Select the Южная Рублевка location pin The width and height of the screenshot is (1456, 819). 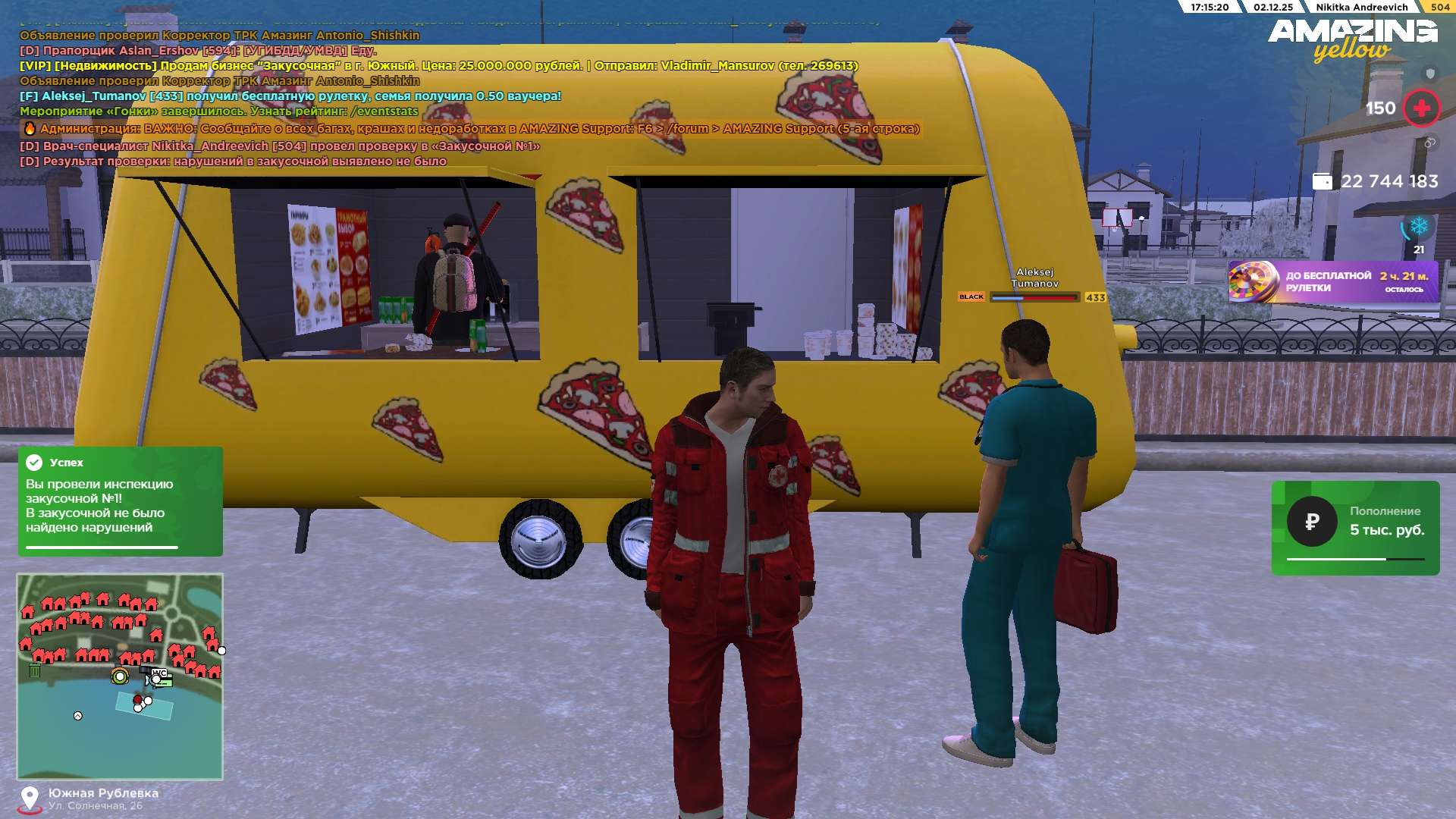point(30,799)
